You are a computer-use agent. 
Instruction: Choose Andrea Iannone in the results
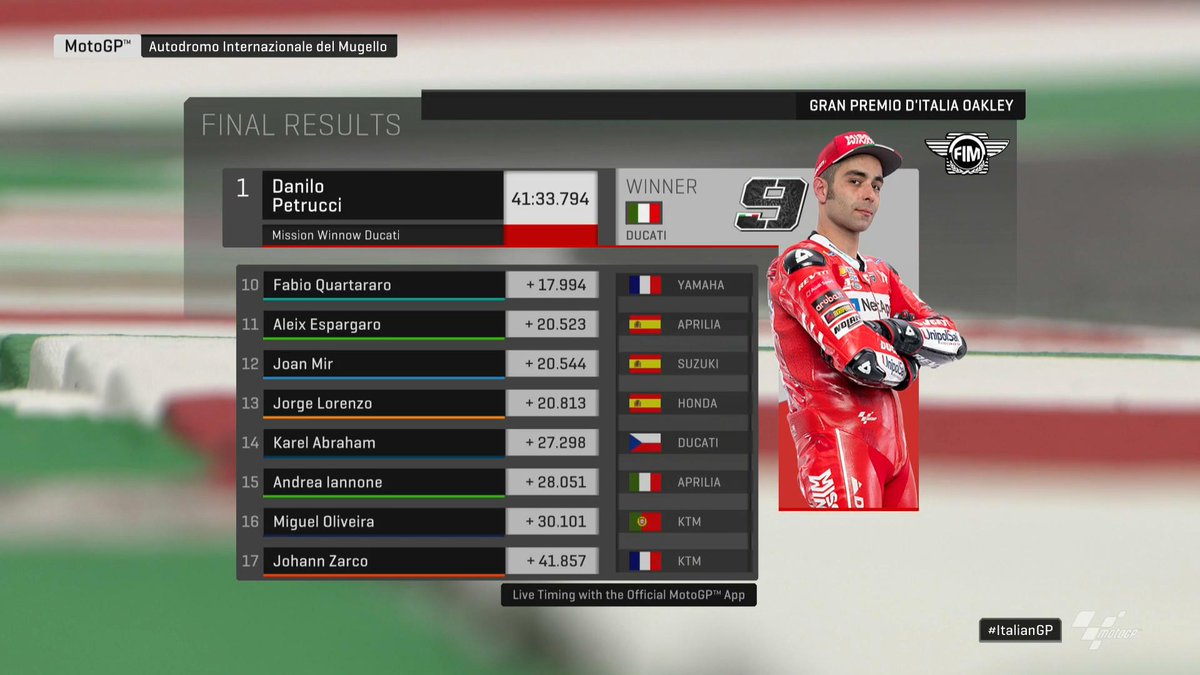tap(383, 482)
